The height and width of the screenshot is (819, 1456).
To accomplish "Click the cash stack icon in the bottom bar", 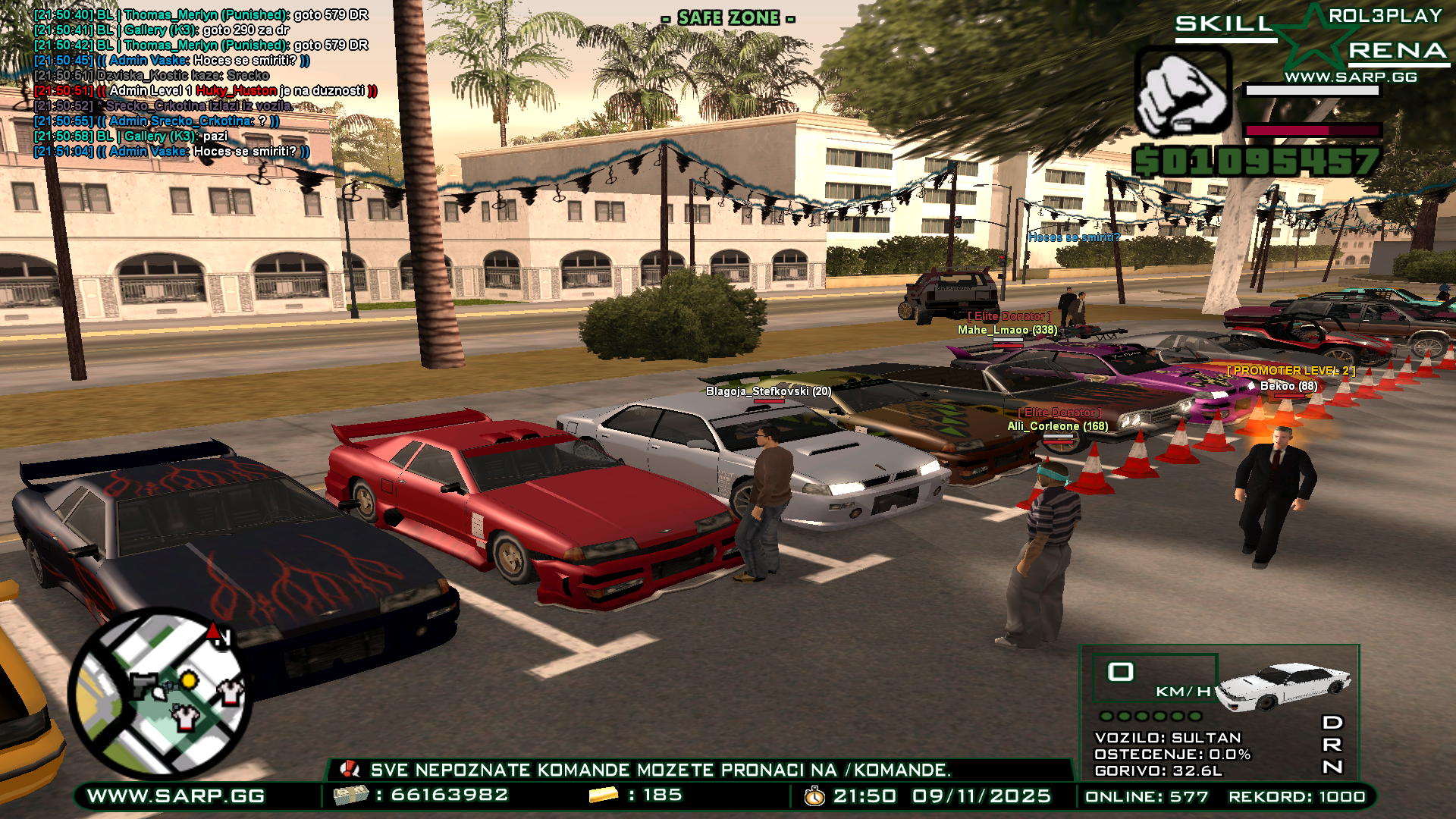I will [x=351, y=795].
